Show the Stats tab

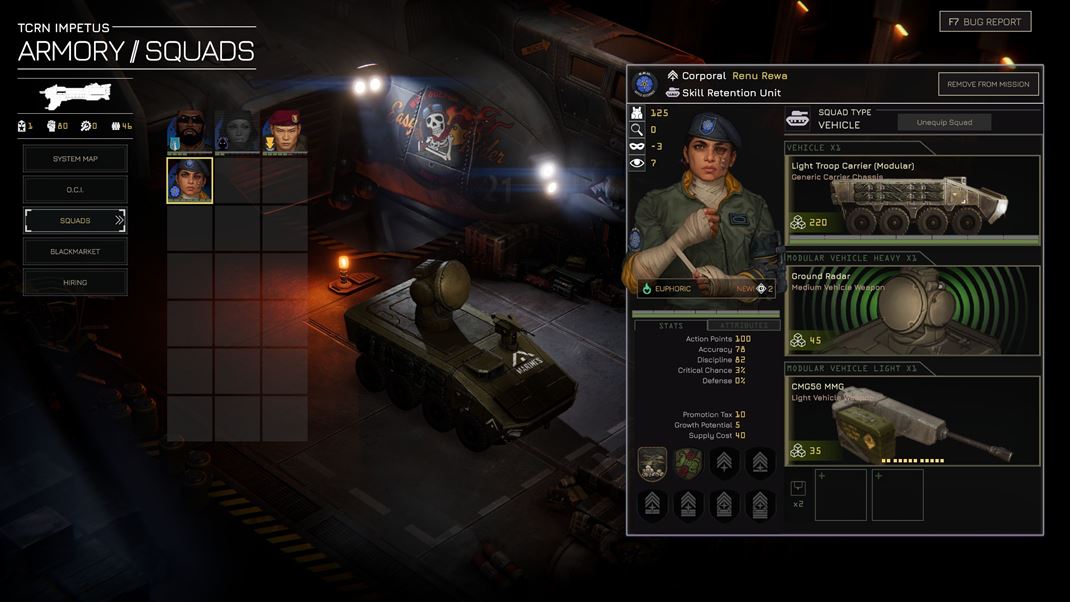(x=671, y=326)
